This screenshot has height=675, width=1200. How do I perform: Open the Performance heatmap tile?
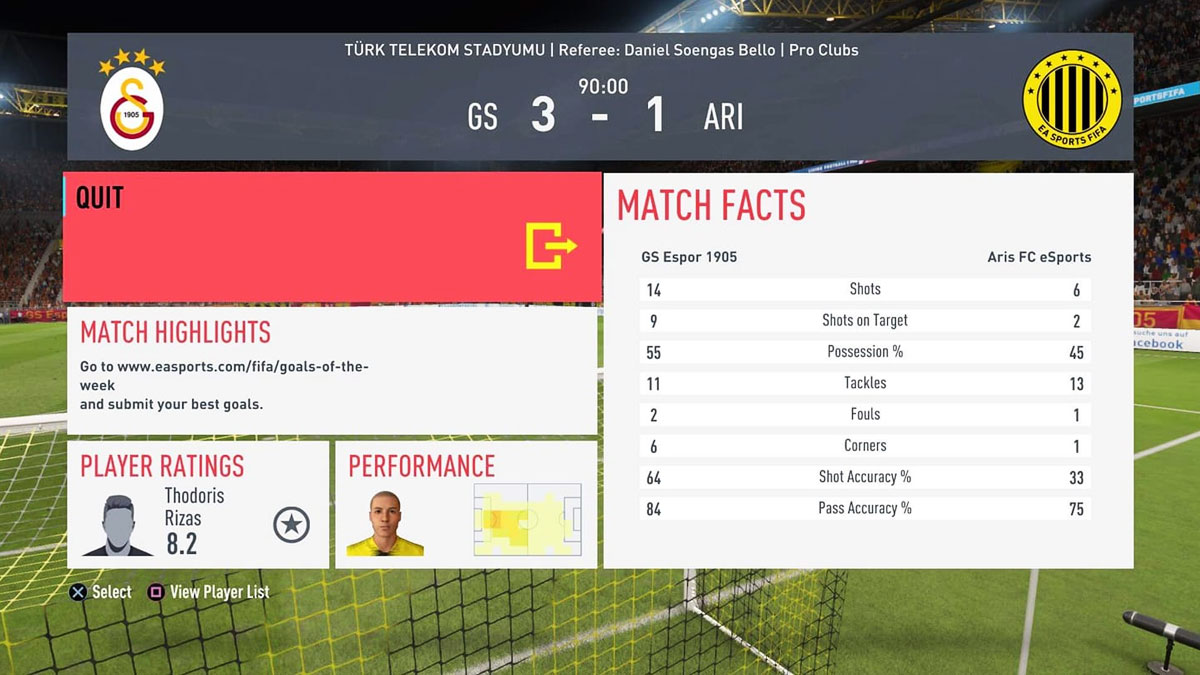[x=466, y=505]
